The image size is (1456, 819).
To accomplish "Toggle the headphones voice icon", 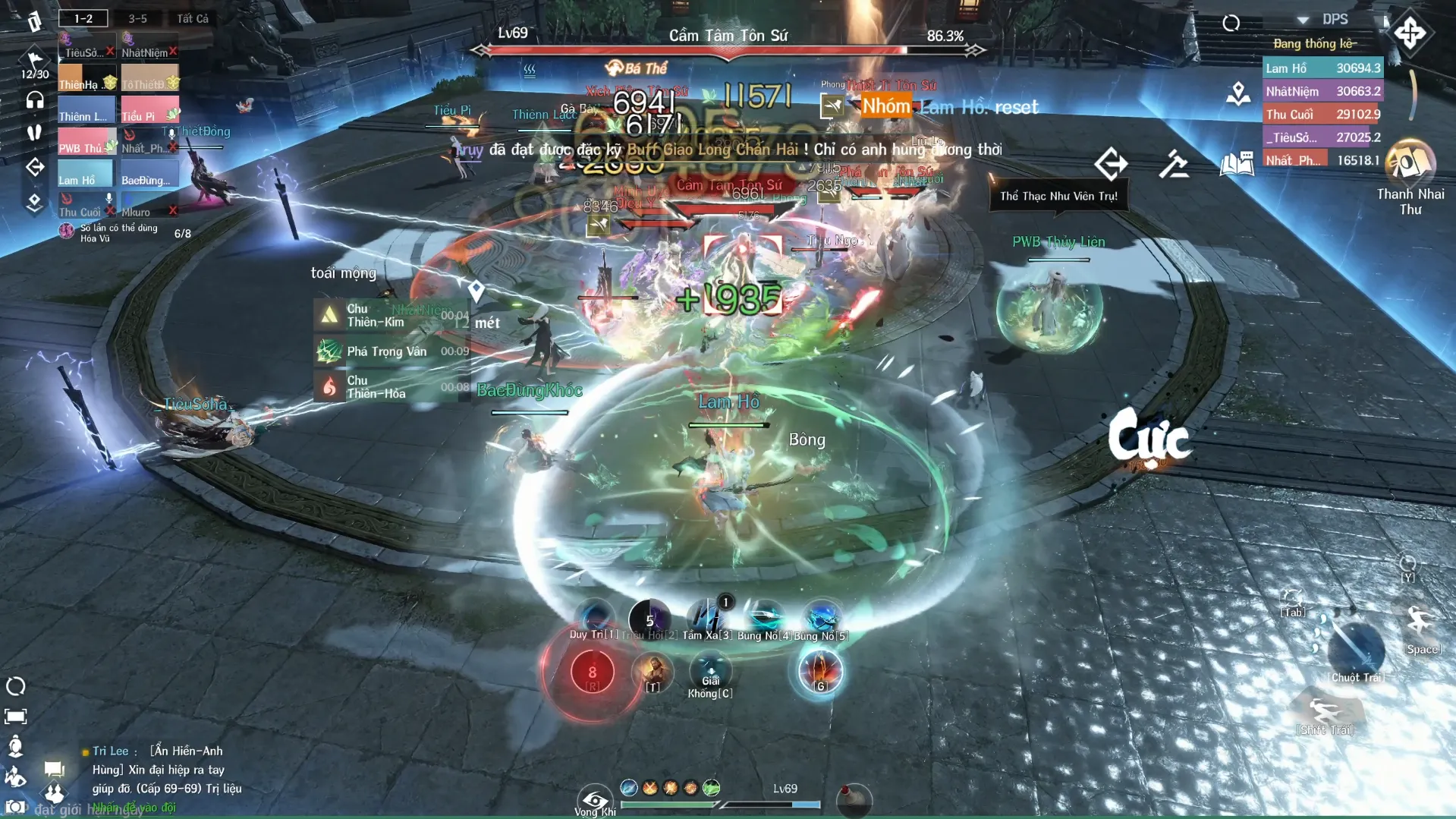I will point(35,100).
